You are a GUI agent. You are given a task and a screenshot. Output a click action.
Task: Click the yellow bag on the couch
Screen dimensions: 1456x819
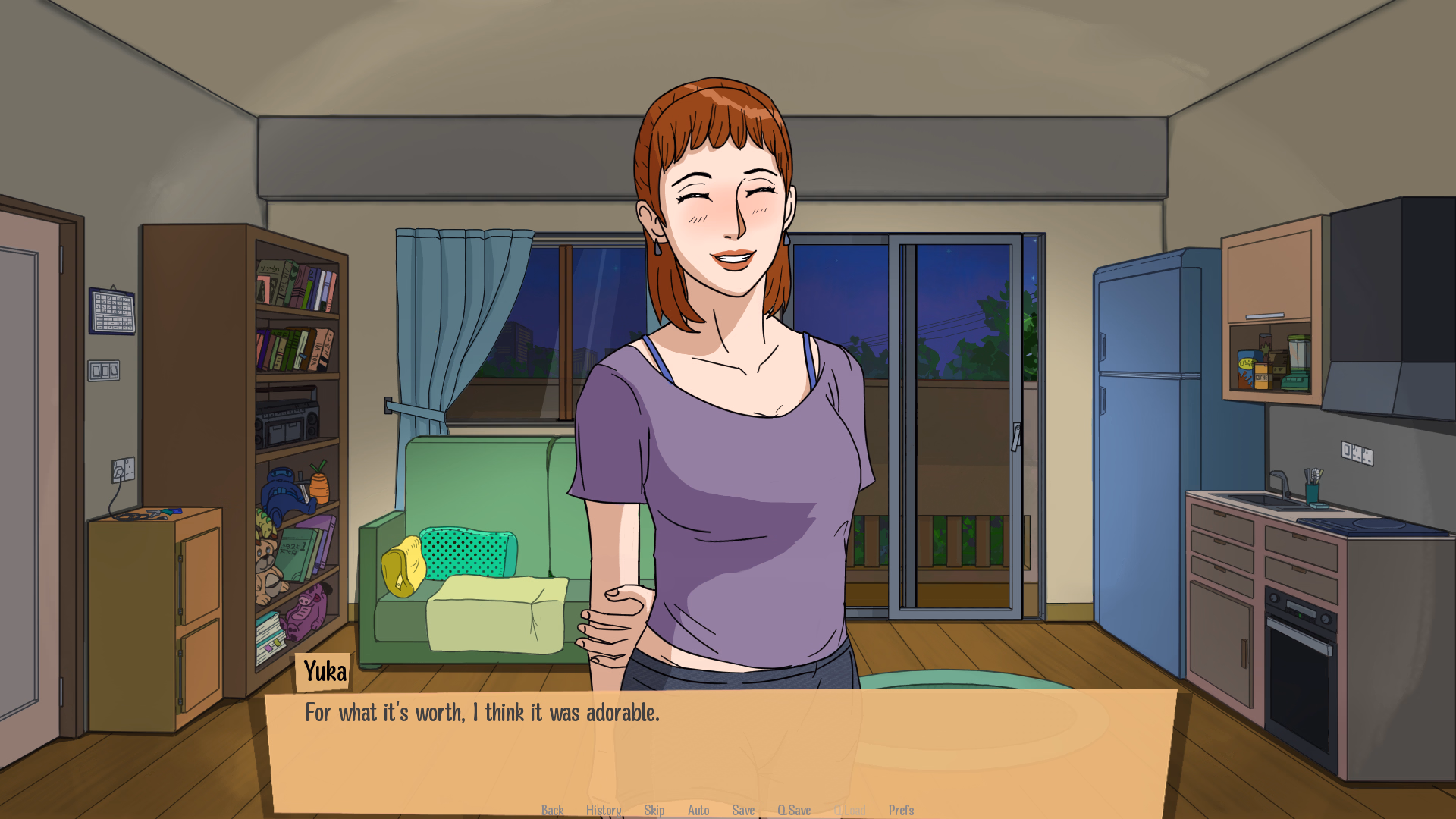404,565
